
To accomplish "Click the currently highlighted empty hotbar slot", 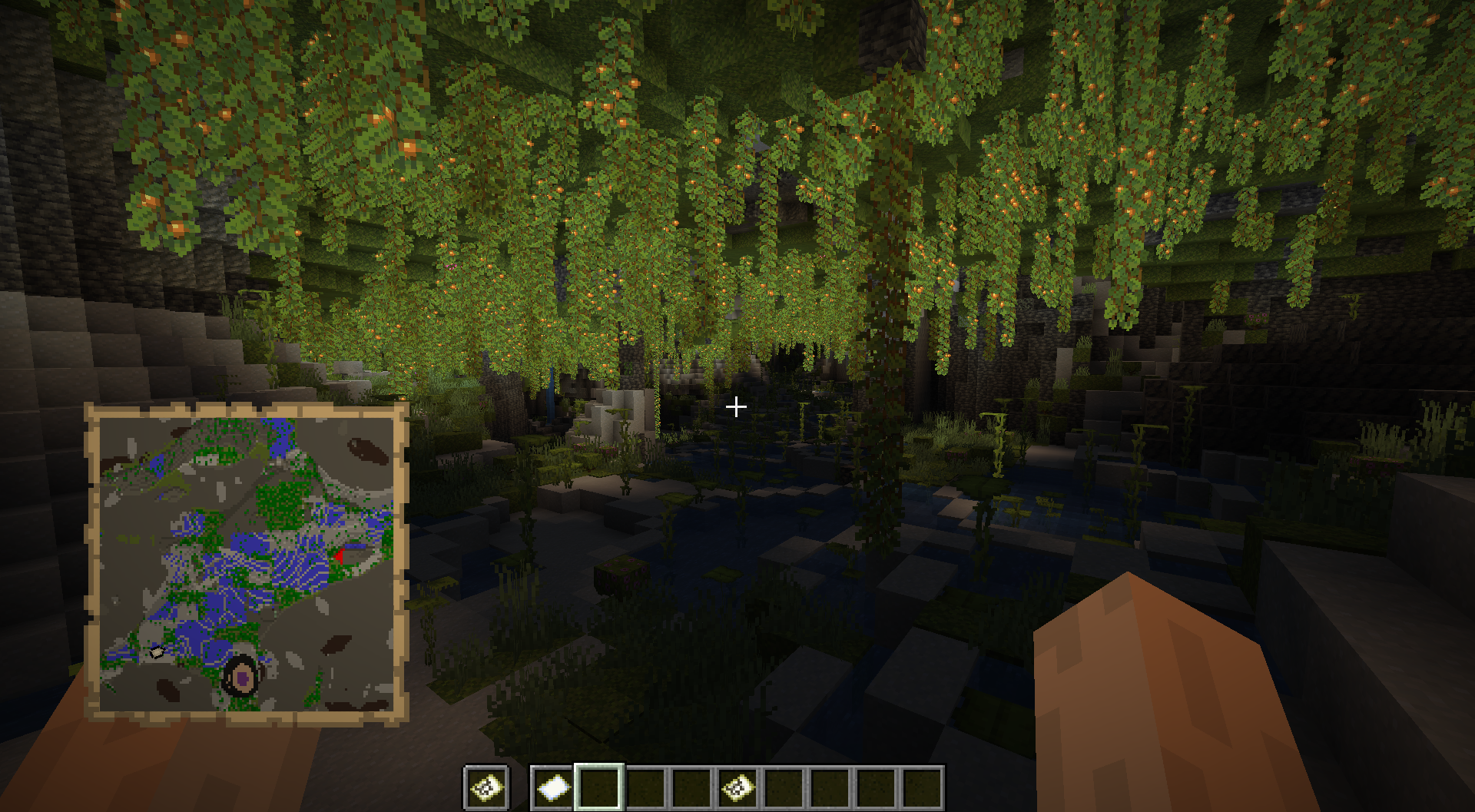I will (x=598, y=786).
